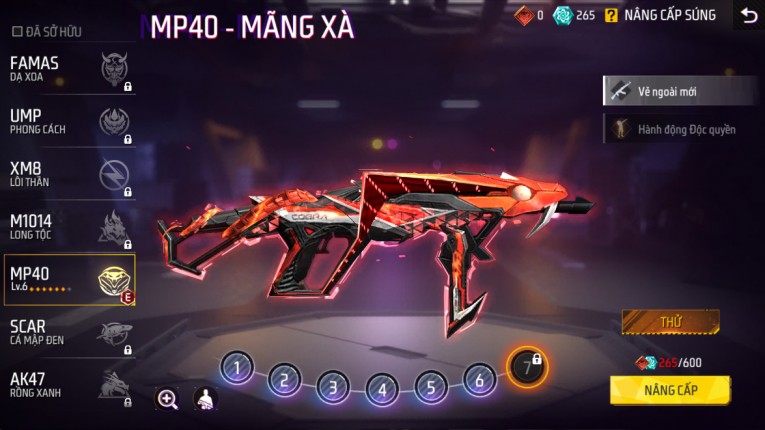Select the Hành động Độc quyền option
This screenshot has height=430, width=765.
point(679,130)
